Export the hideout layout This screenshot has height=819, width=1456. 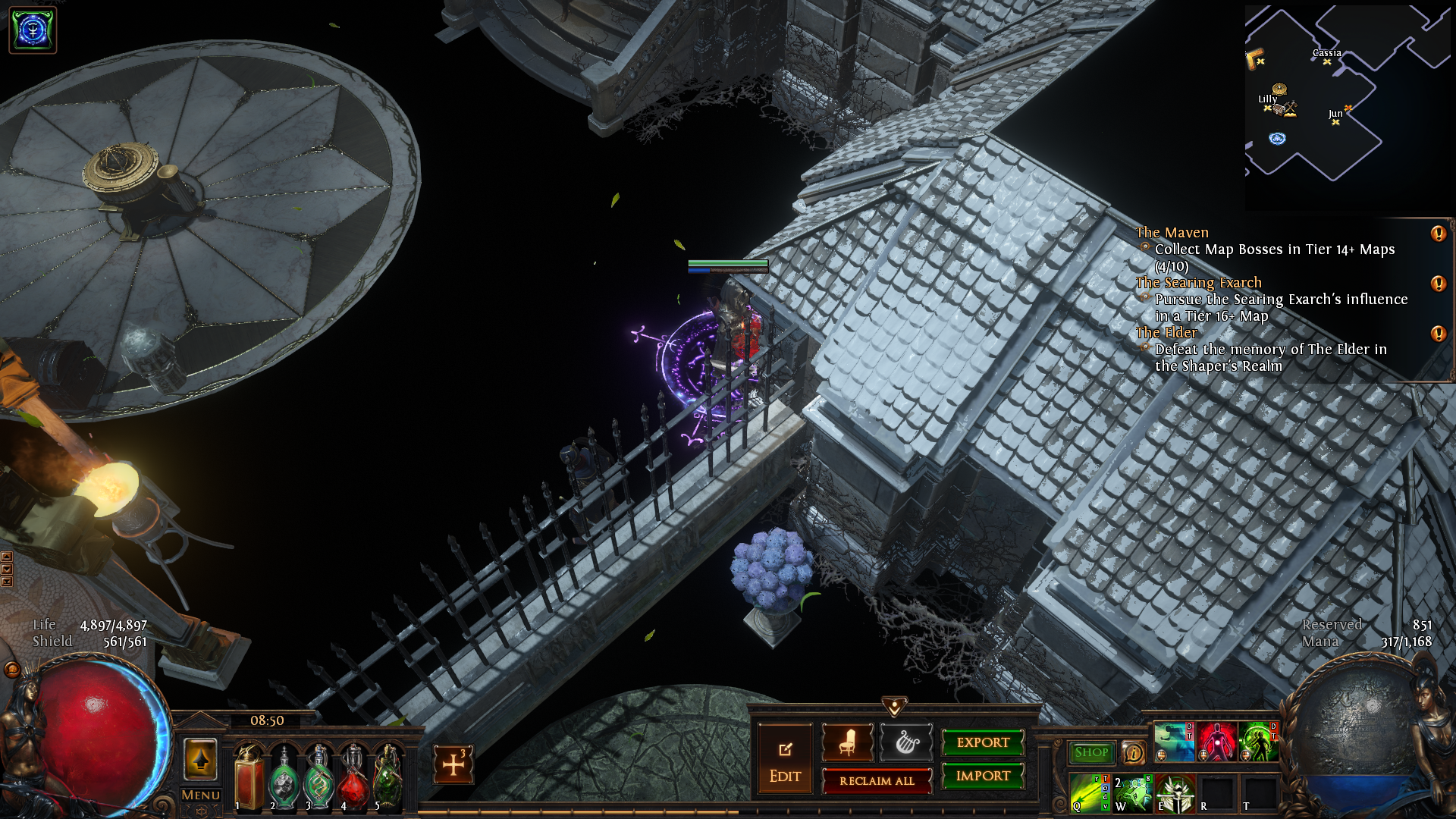983,742
